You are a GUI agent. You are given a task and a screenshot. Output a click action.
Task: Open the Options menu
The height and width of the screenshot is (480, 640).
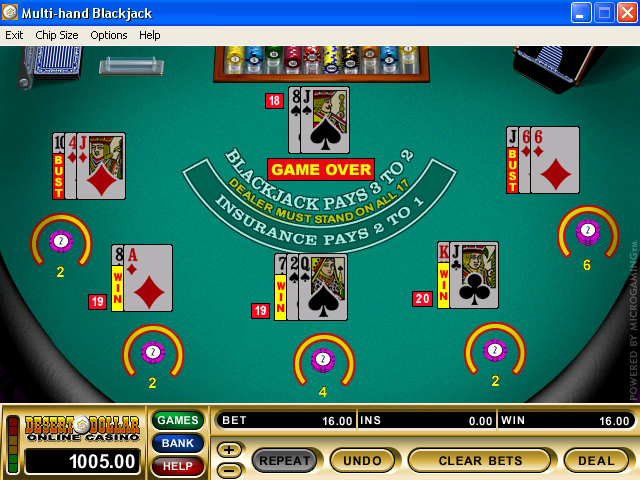click(x=109, y=35)
